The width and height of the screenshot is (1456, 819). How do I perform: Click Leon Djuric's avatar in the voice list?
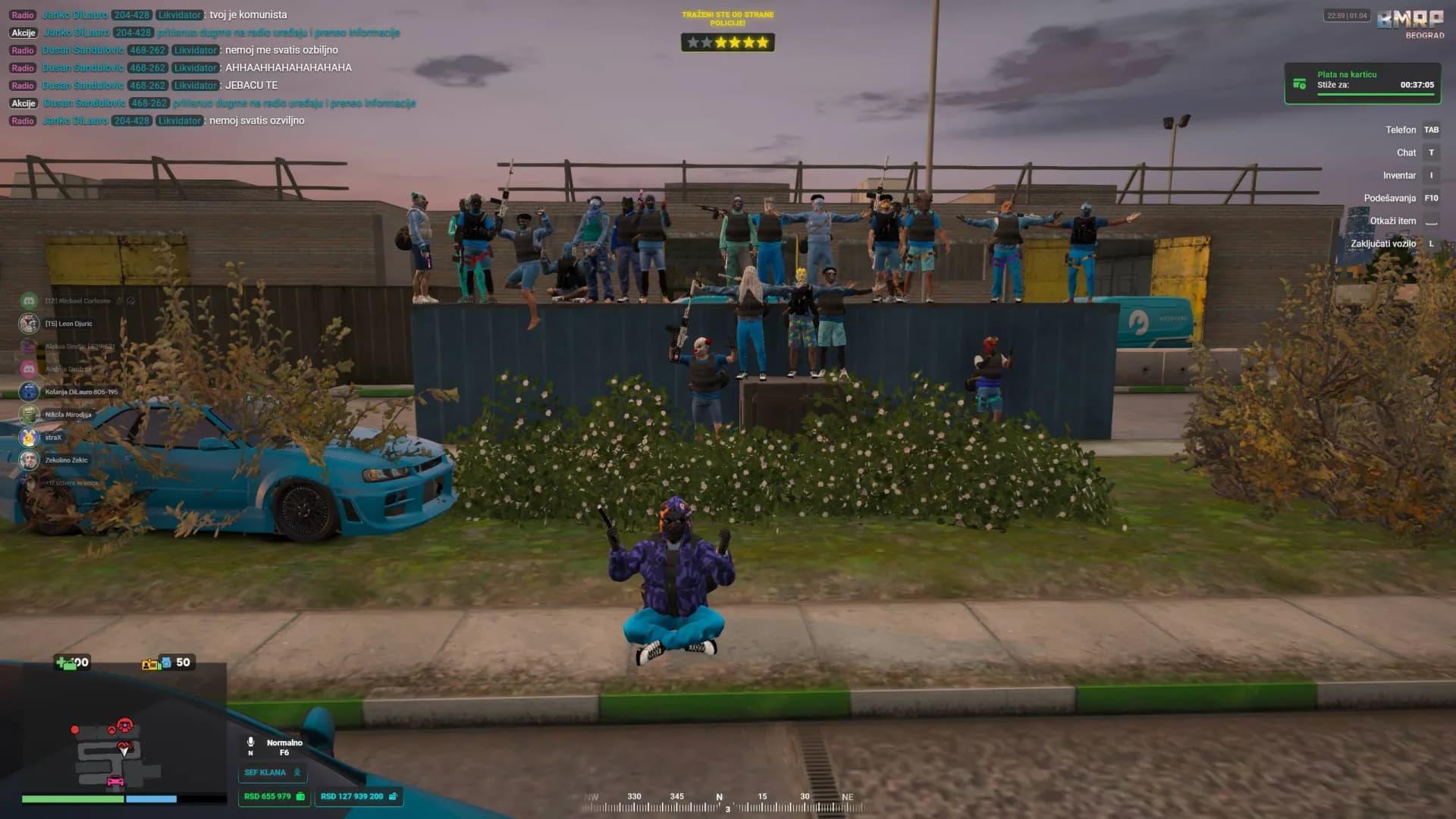29,324
